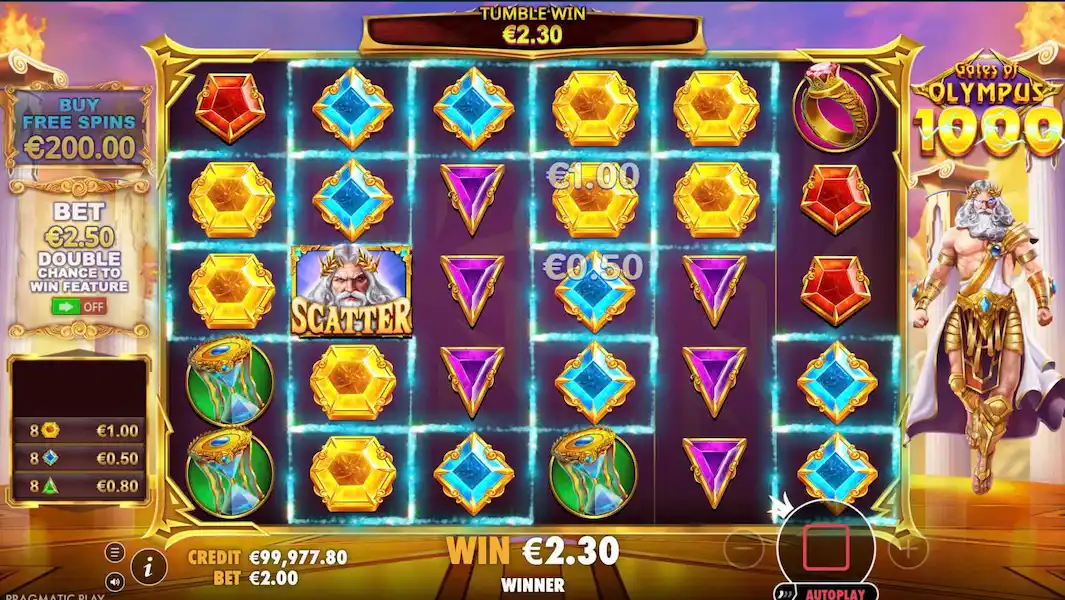Open the hamburger menu
Image resolution: width=1065 pixels, height=600 pixels.
115,552
